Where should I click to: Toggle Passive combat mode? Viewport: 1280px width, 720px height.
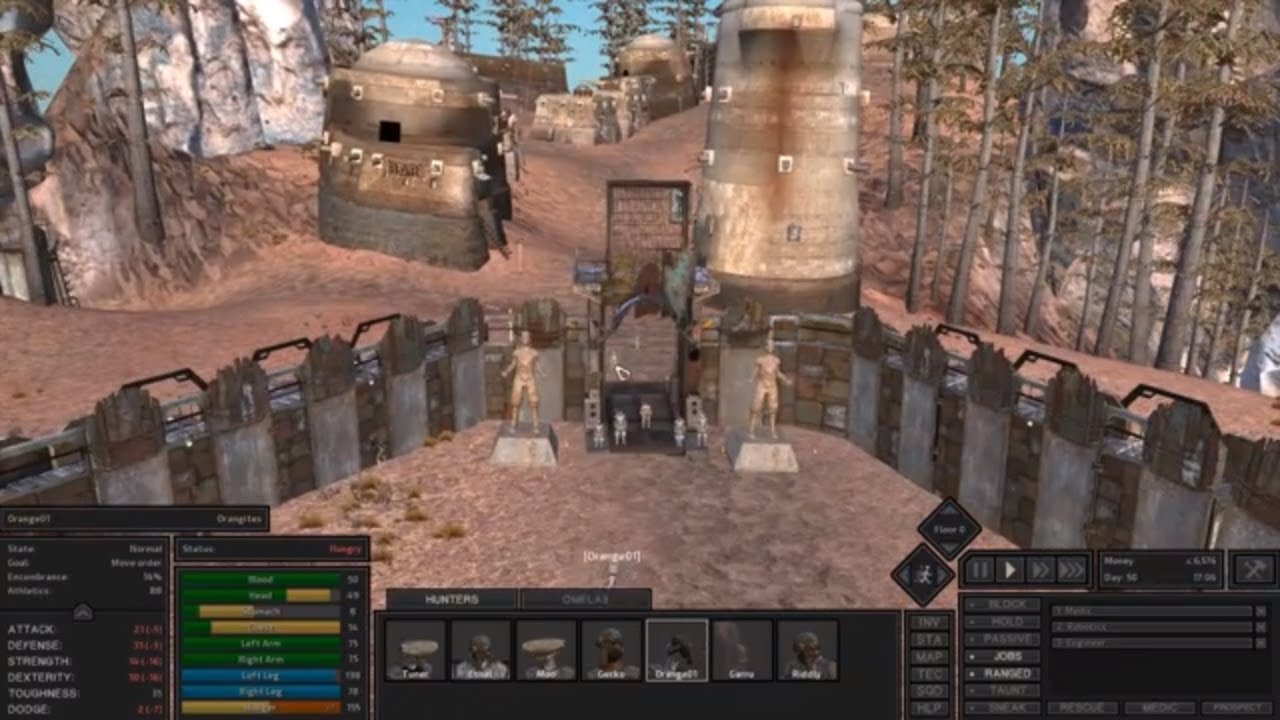(x=1005, y=637)
